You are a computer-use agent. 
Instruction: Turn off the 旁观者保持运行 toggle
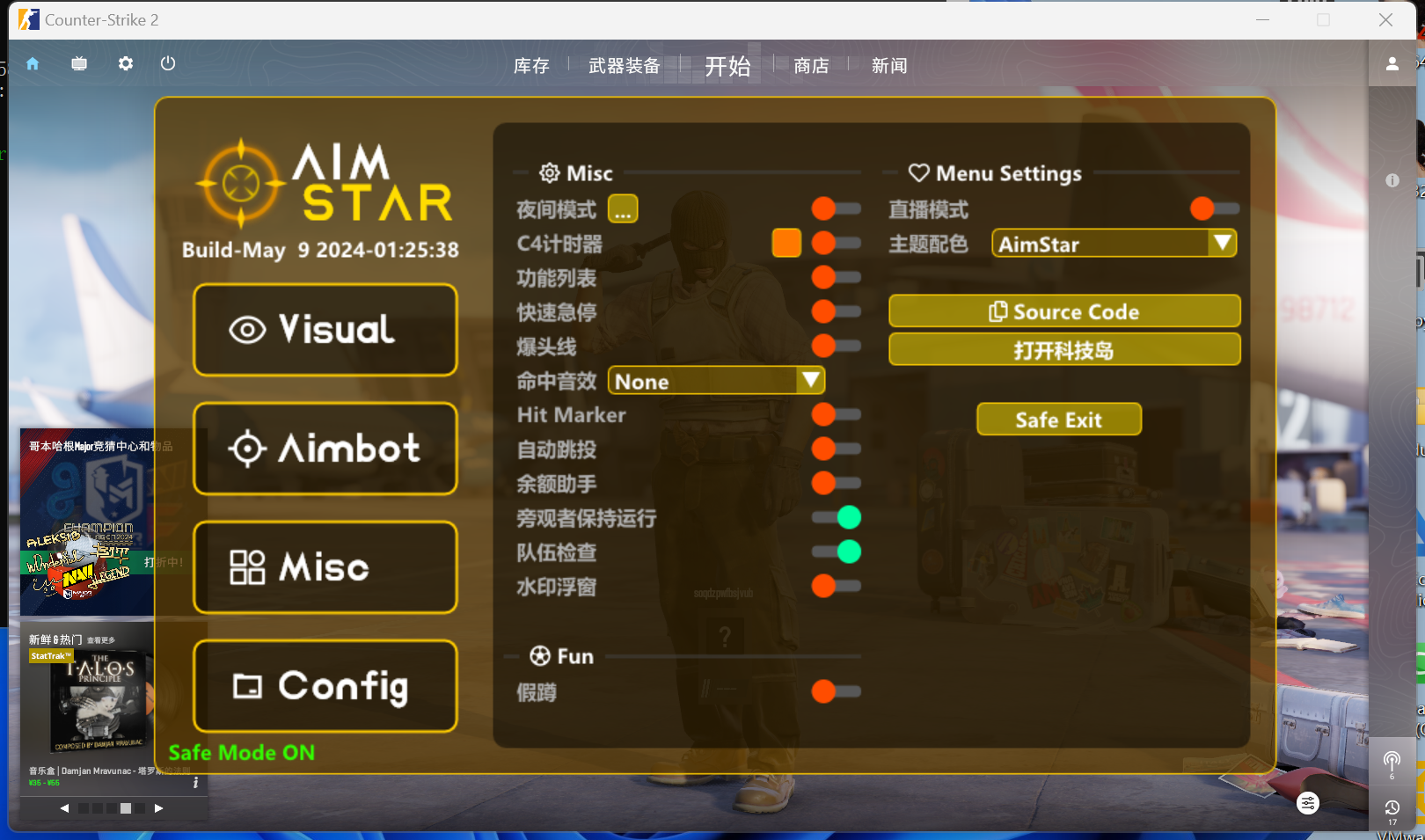click(x=835, y=517)
